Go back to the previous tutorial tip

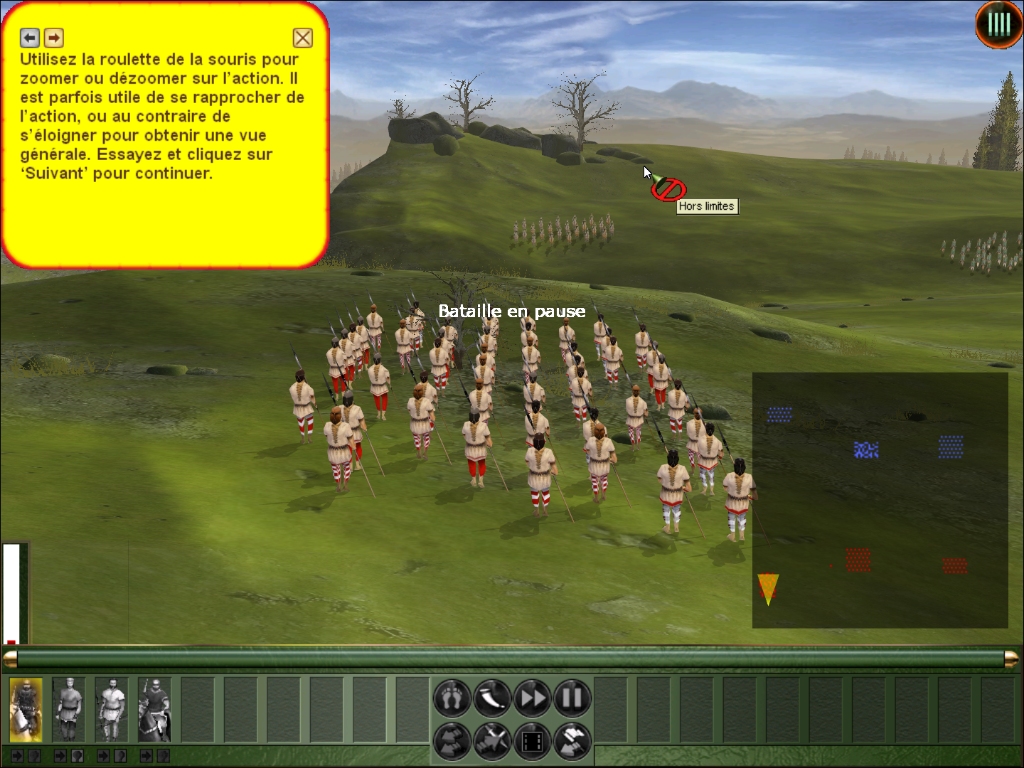pyautogui.click(x=30, y=38)
